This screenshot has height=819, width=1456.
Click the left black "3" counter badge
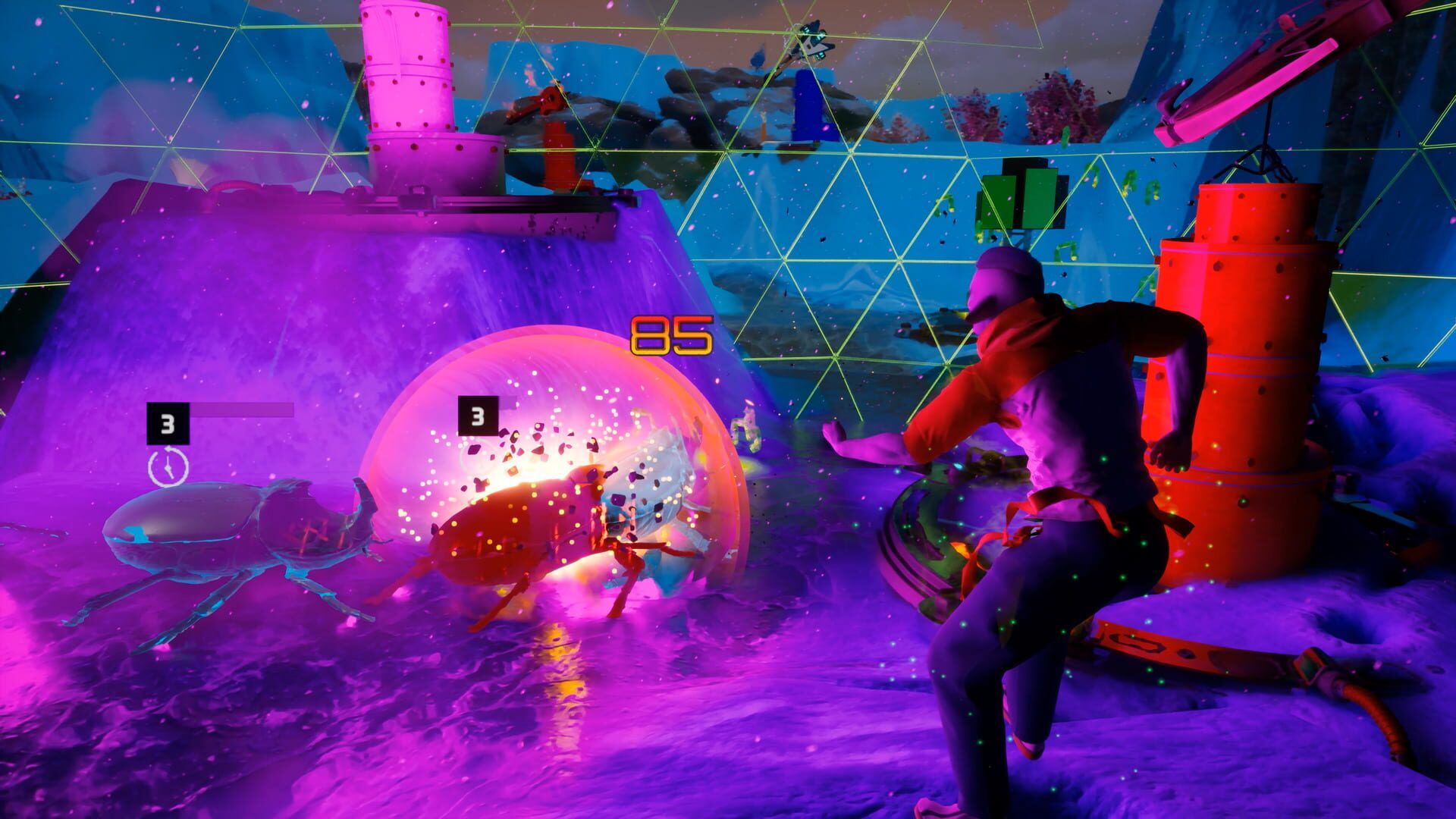pyautogui.click(x=168, y=422)
